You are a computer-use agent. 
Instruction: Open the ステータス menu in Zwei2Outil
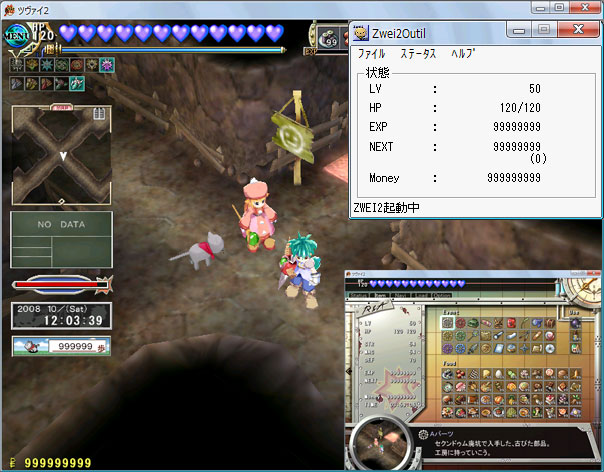click(x=418, y=53)
